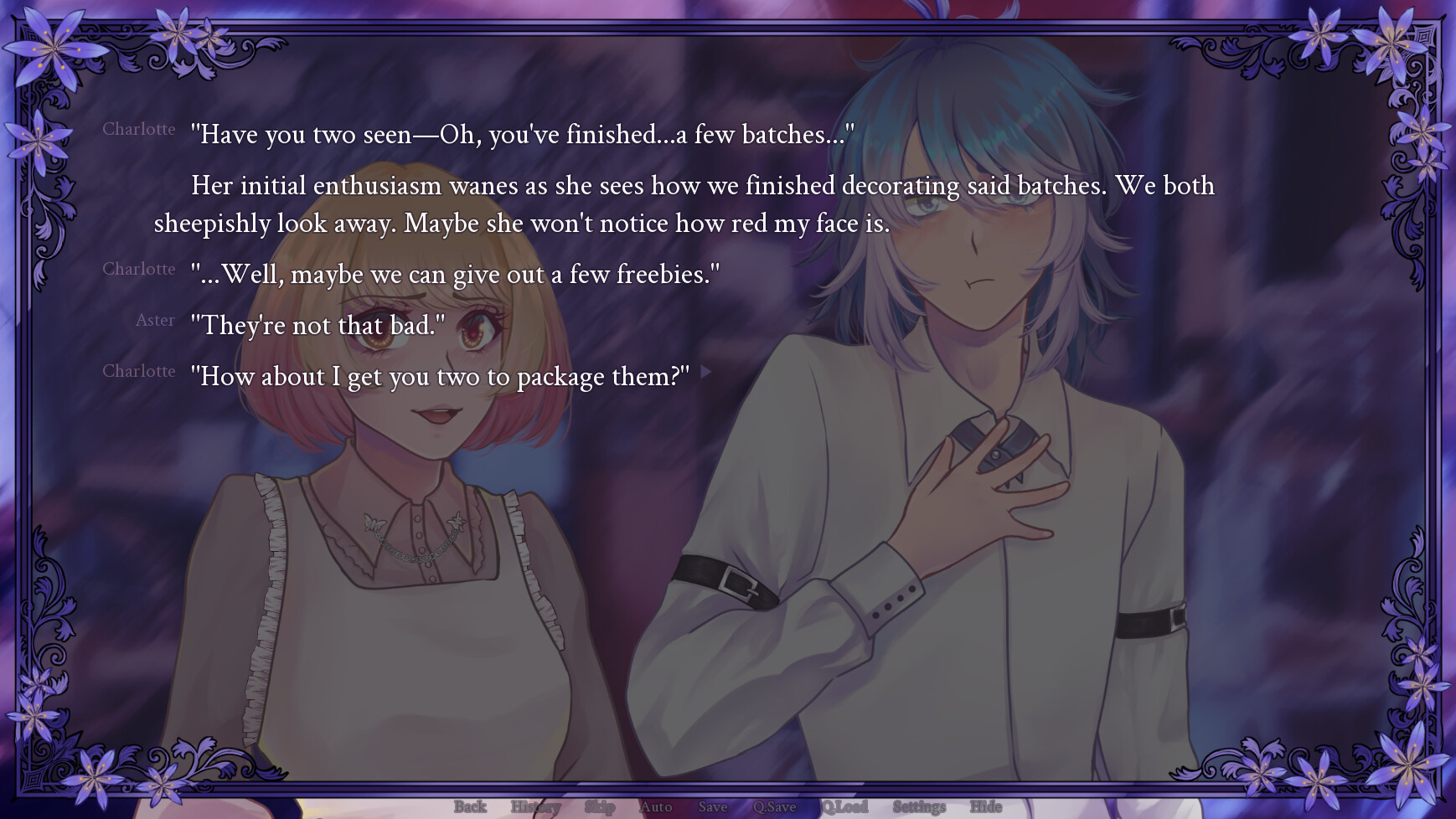Click the Aster name label
The height and width of the screenshot is (819, 1456).
pos(156,320)
